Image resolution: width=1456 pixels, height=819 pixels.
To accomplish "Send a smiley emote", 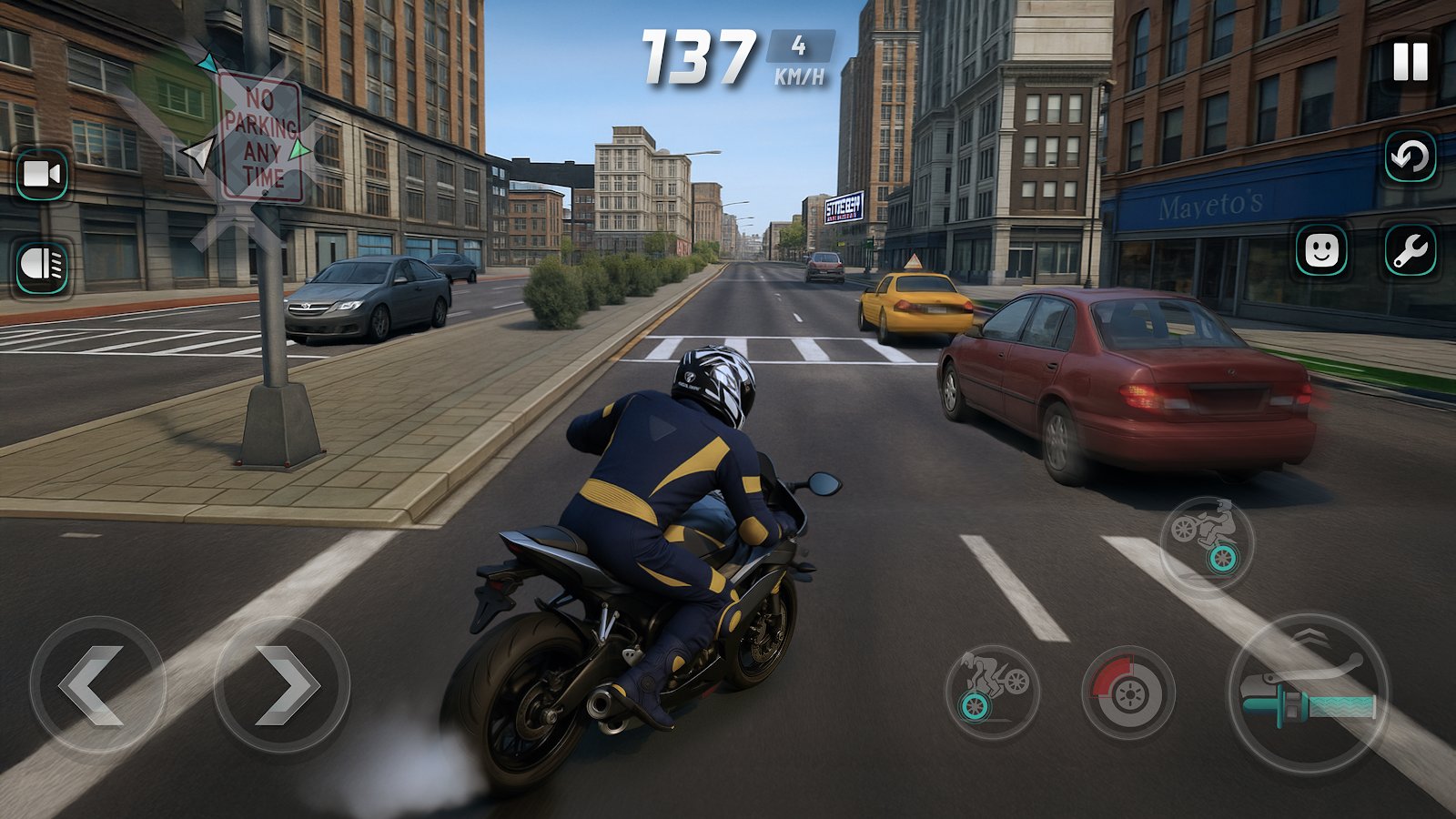I will click(x=1320, y=248).
